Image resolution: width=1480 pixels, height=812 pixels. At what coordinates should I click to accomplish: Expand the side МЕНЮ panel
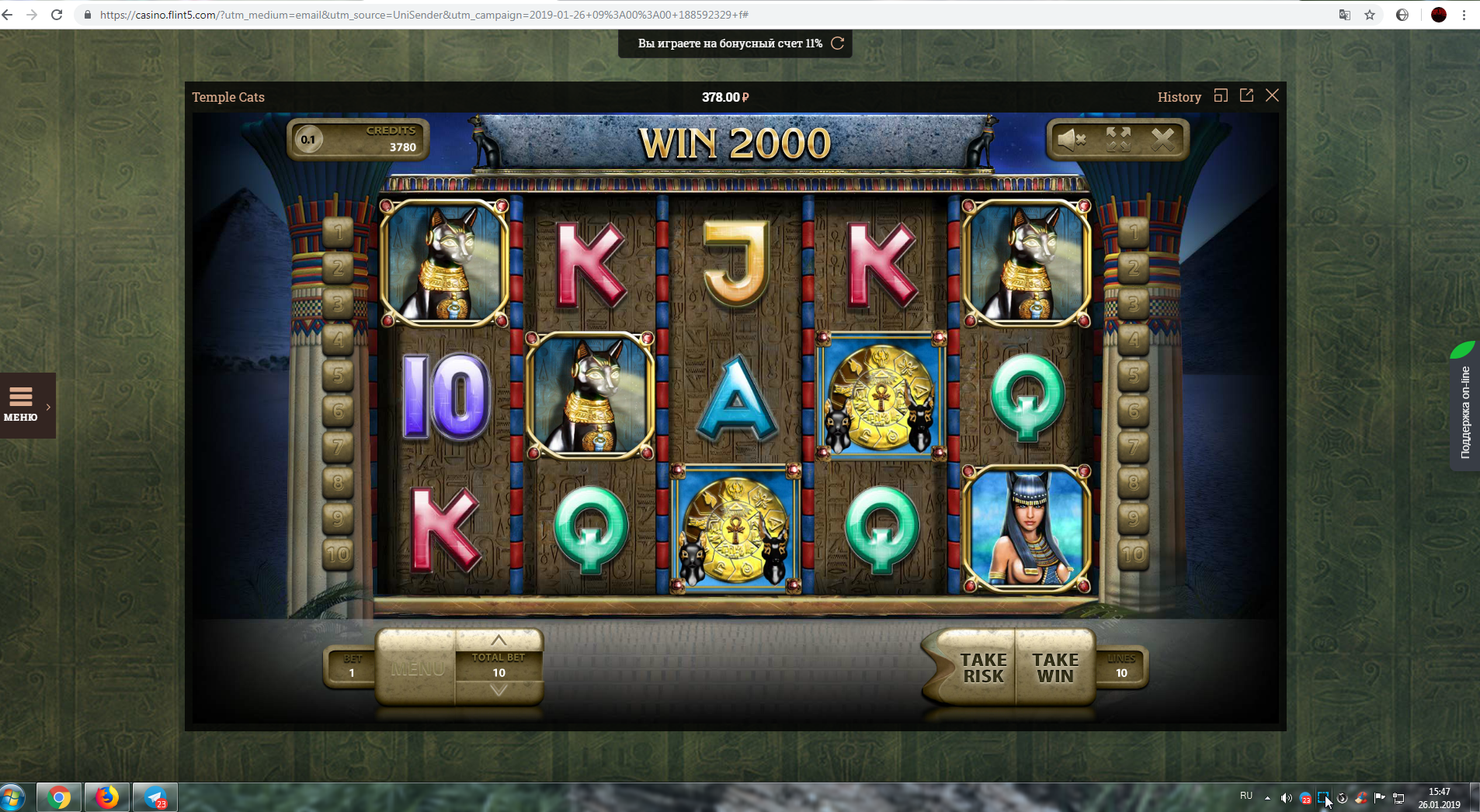point(27,405)
